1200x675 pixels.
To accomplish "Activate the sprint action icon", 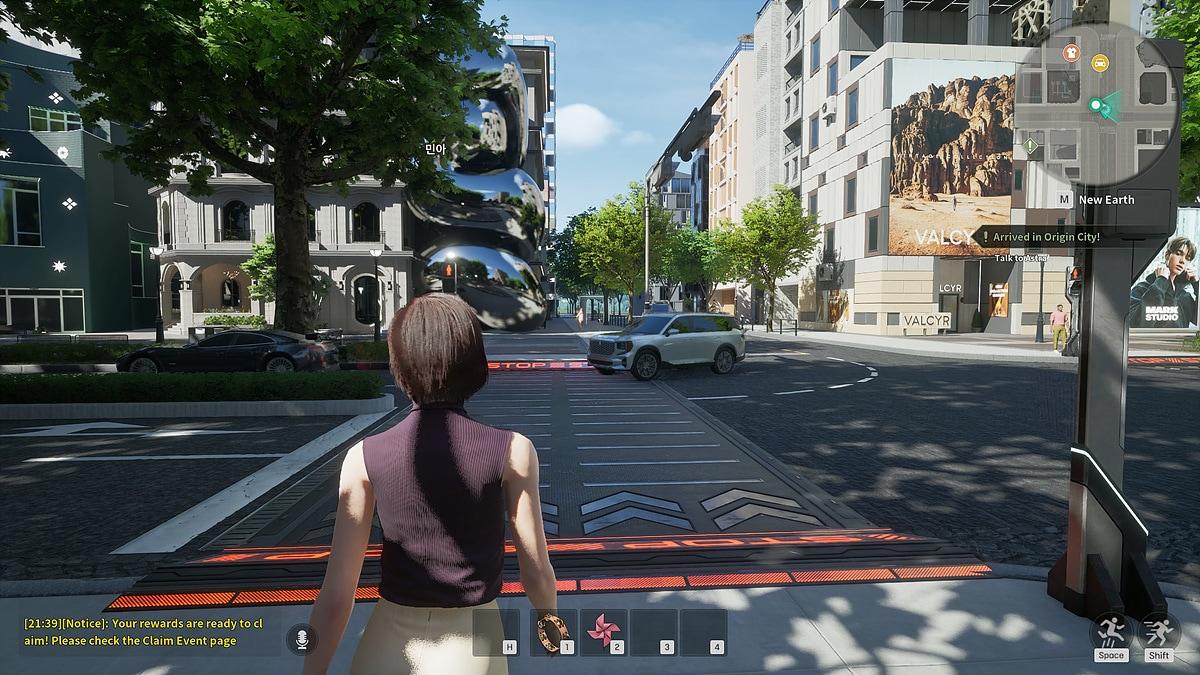I will tap(1159, 632).
